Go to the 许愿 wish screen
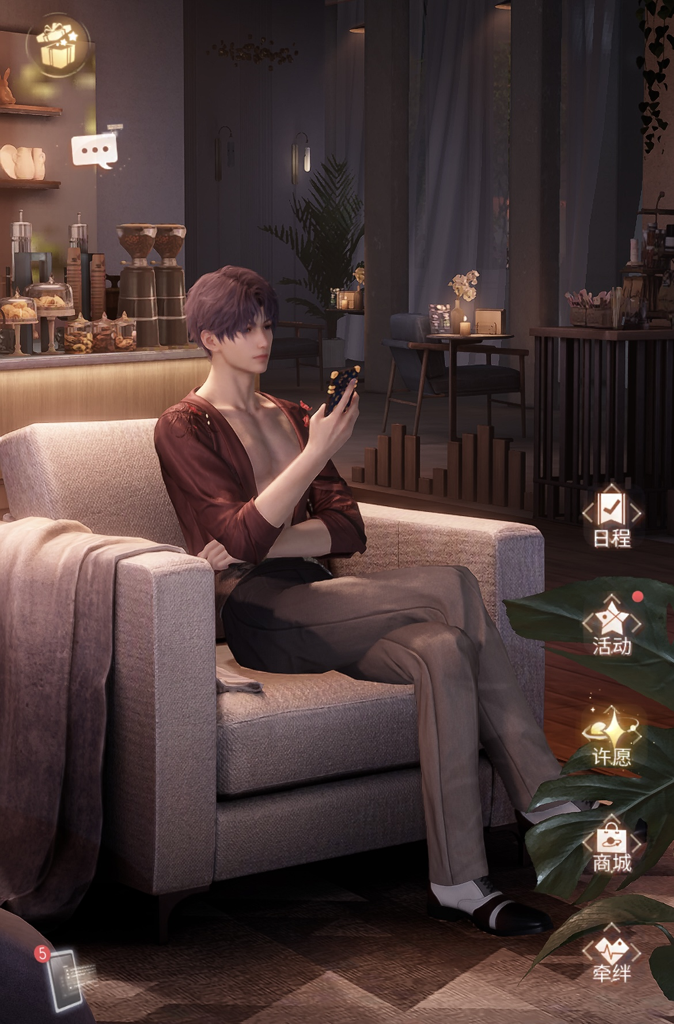The width and height of the screenshot is (674, 1024). 612,736
